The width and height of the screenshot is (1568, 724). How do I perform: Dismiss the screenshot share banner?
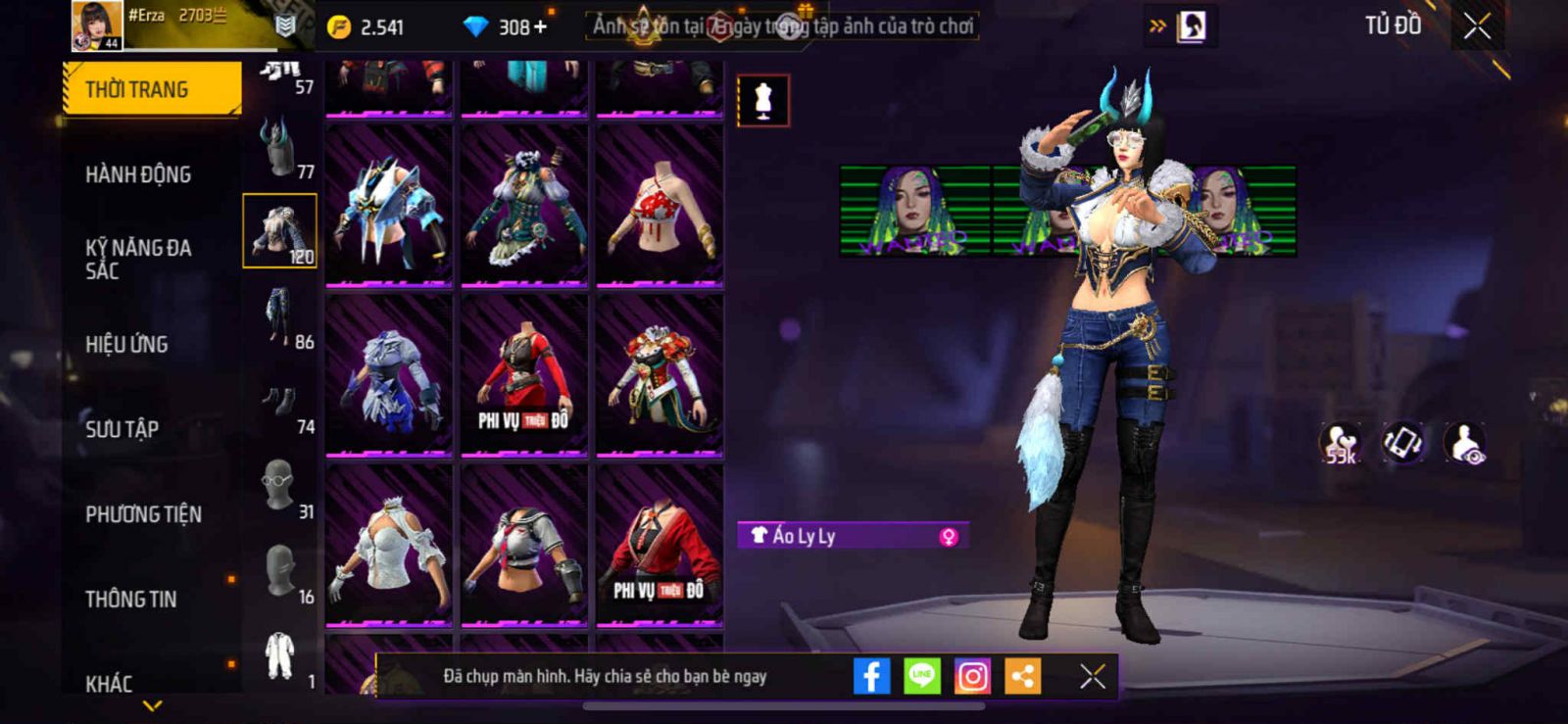[1092, 676]
